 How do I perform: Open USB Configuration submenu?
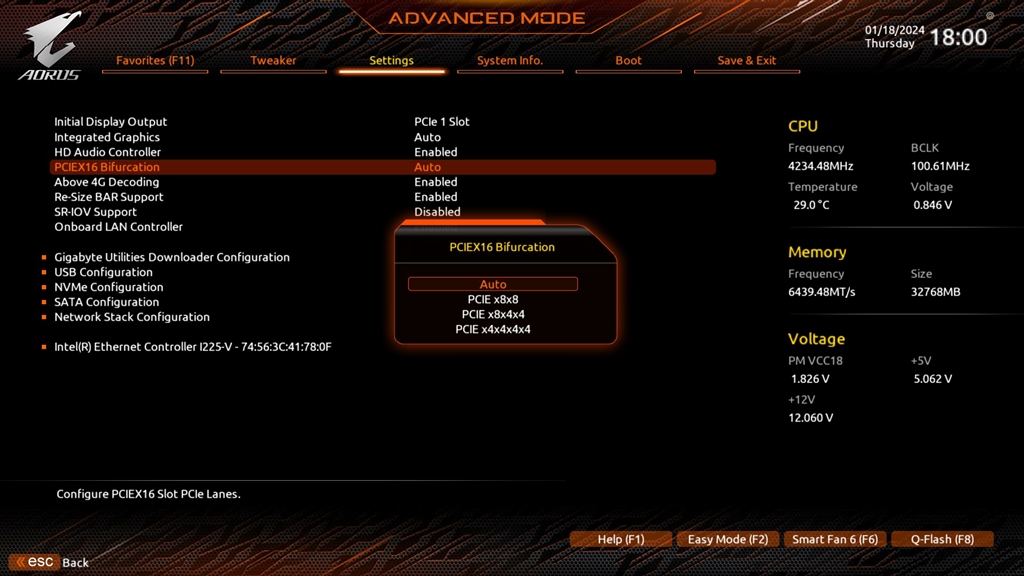(103, 272)
